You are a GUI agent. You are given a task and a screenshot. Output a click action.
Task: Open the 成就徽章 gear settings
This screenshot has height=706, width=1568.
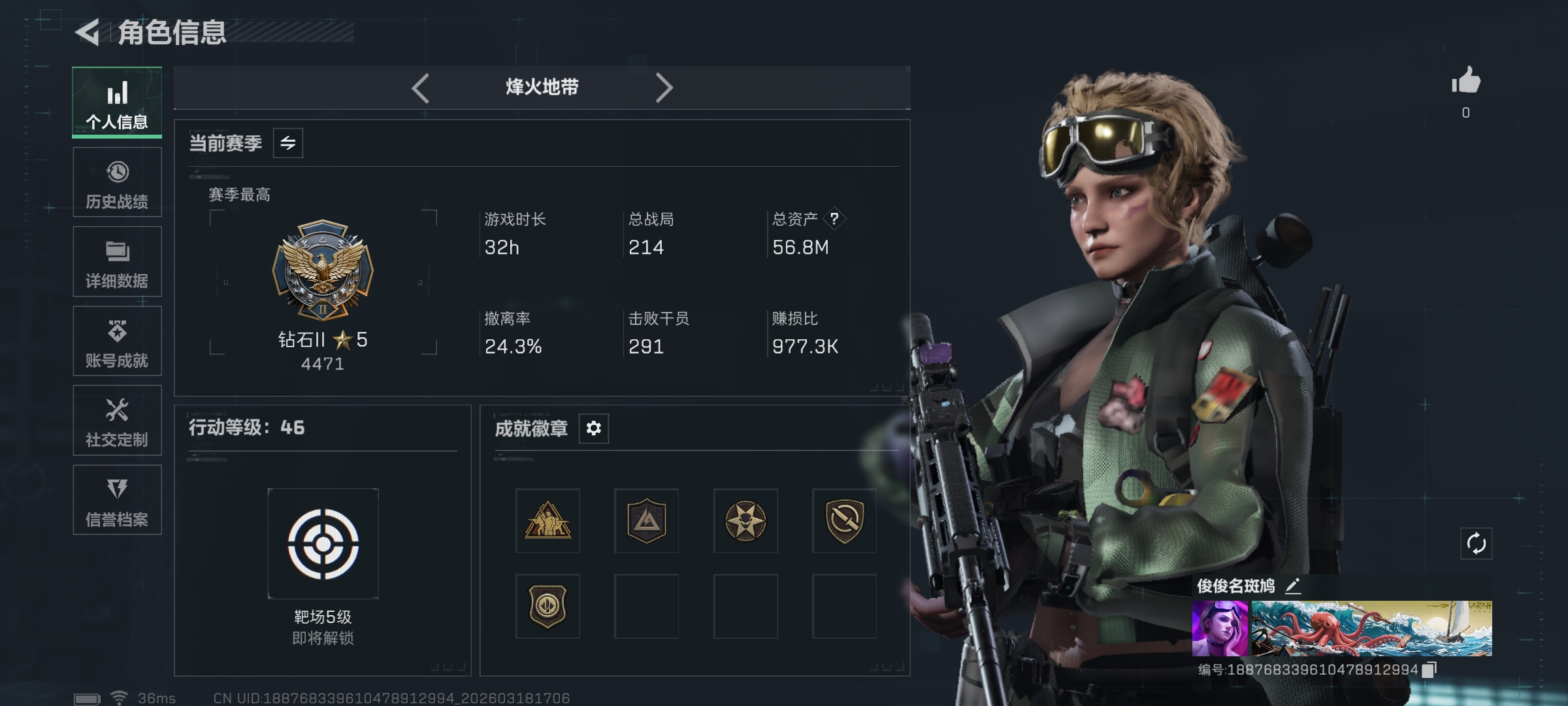(x=593, y=428)
